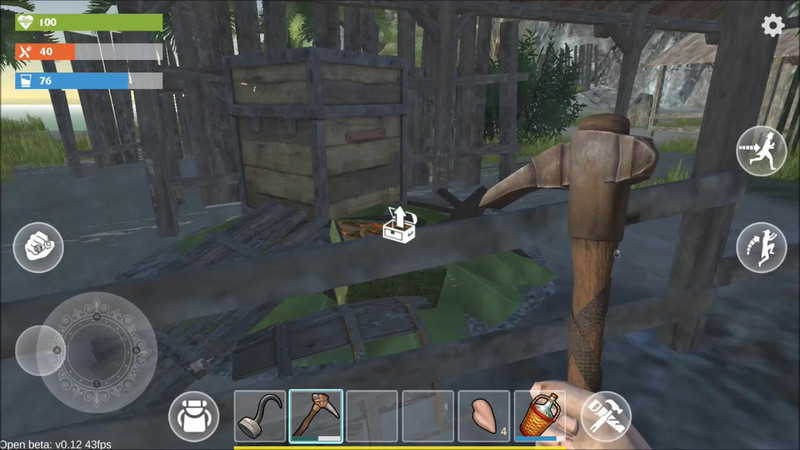Select the metal hook hotbar slot

[x=260, y=416]
